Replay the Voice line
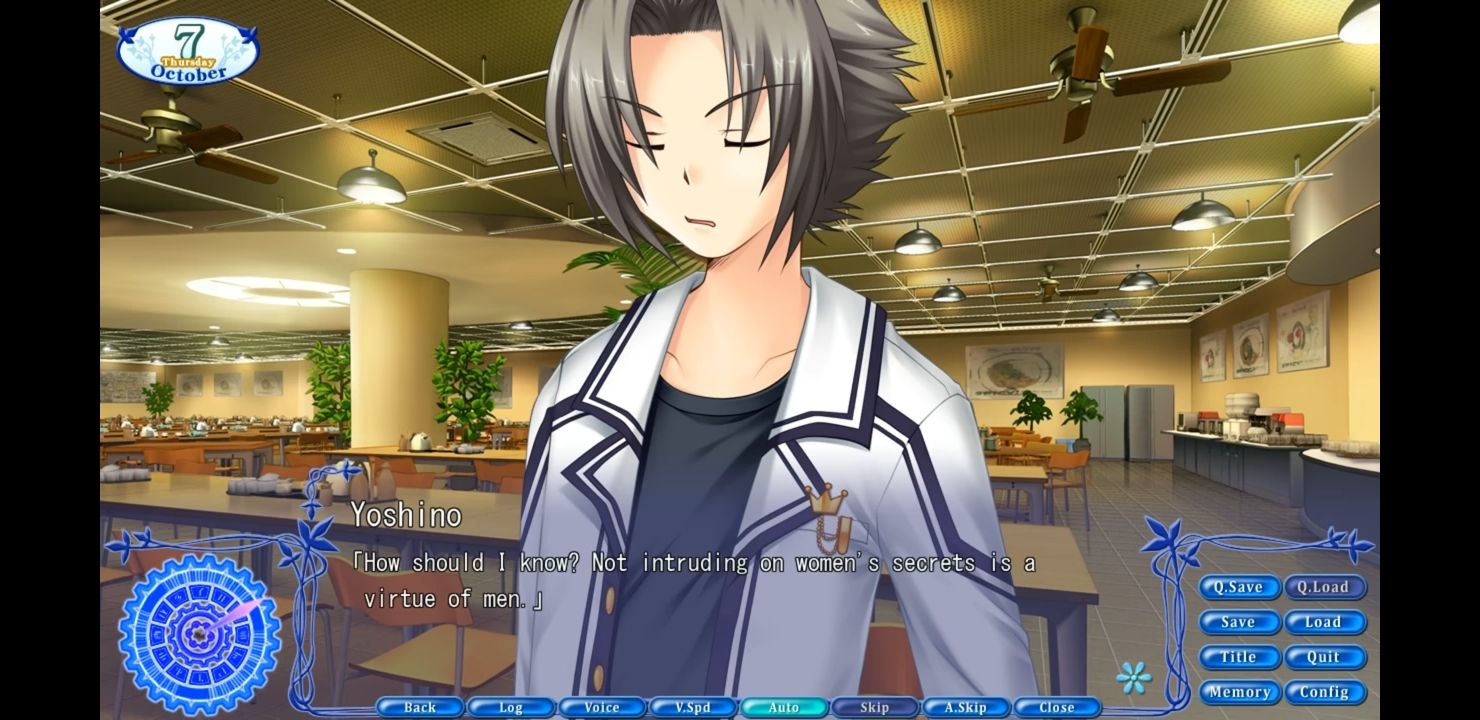This screenshot has width=1480, height=720. coord(601,707)
